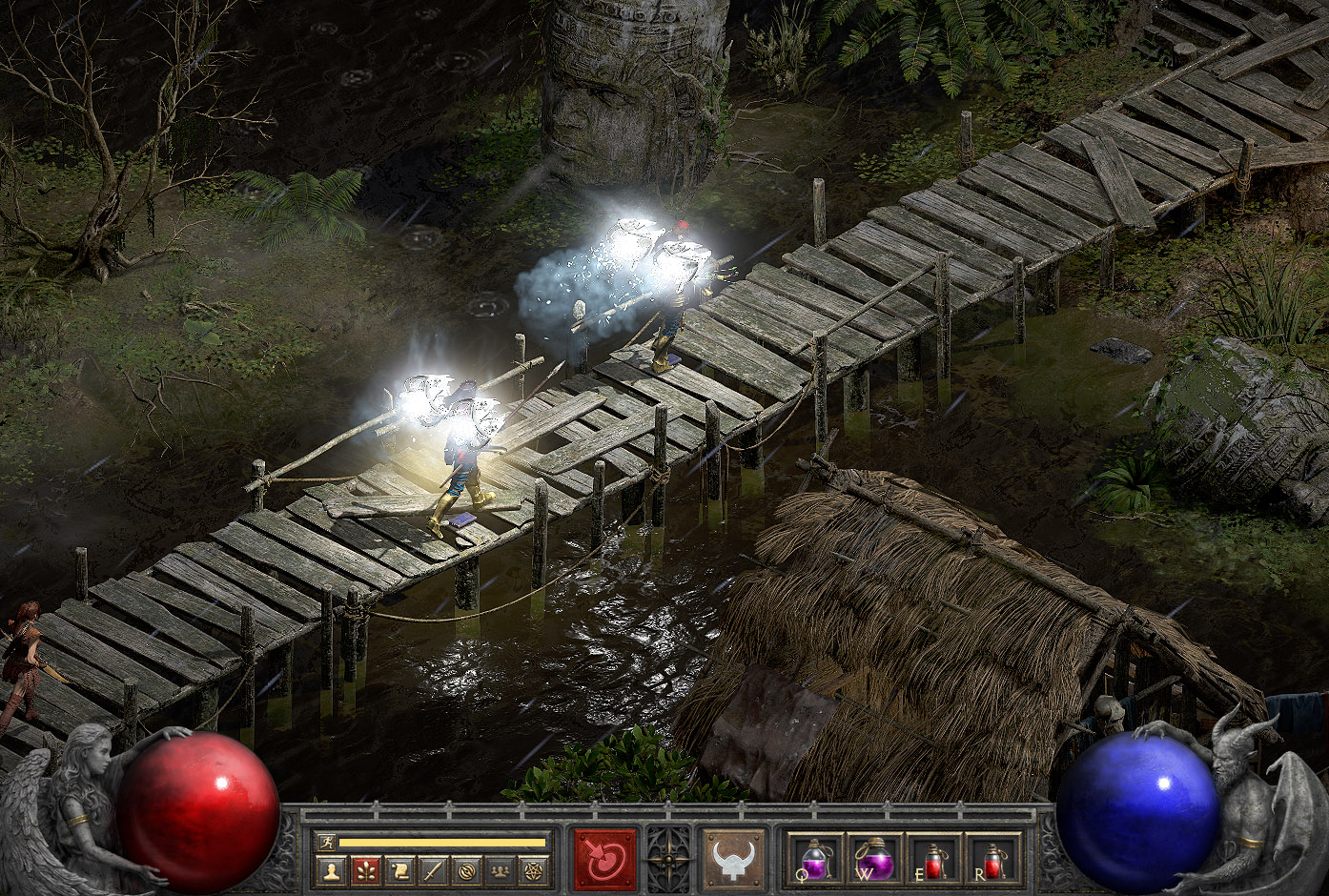Open the character sheet button

[332, 870]
